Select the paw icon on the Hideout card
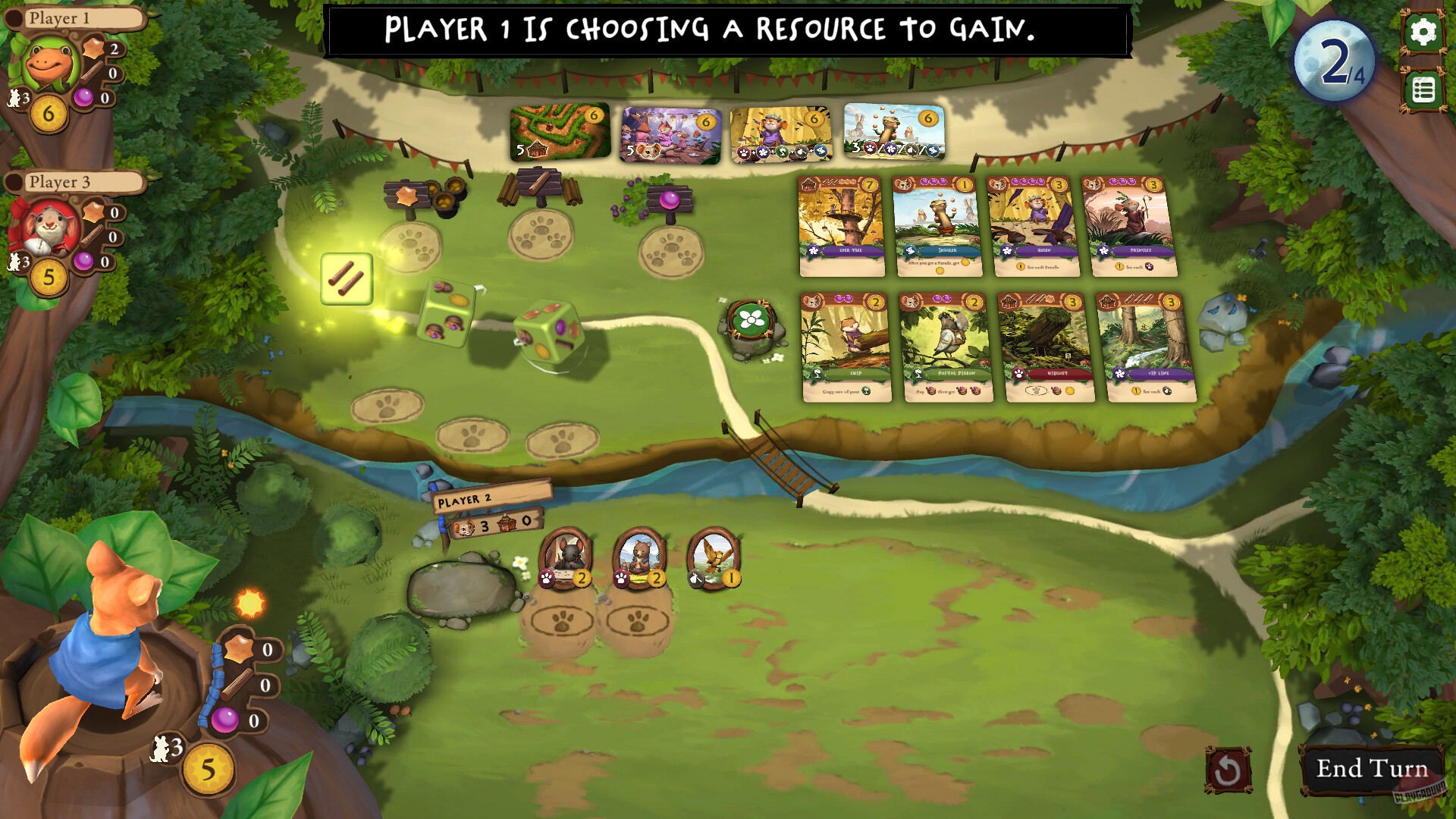 (1020, 374)
